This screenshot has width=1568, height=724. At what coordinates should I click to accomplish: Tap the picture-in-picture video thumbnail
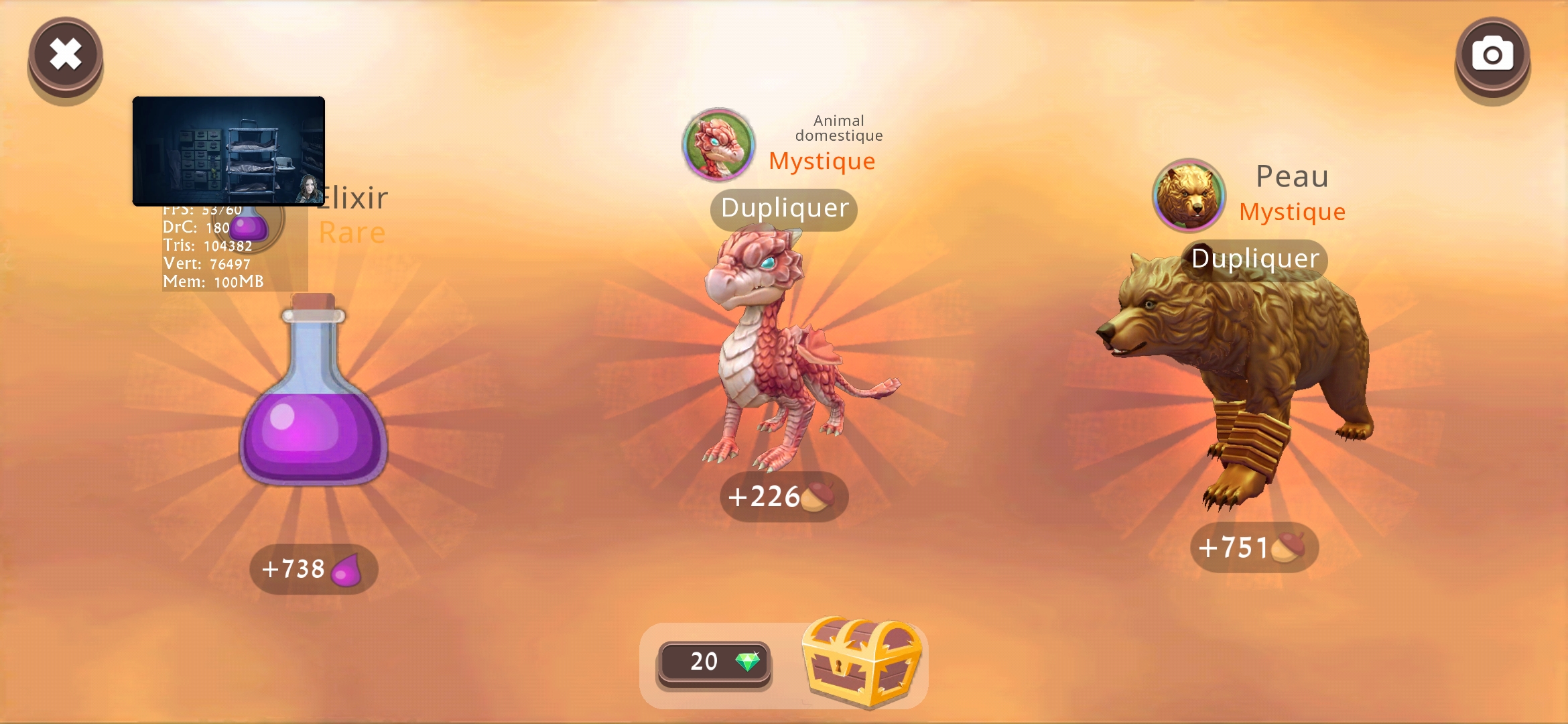coord(229,151)
